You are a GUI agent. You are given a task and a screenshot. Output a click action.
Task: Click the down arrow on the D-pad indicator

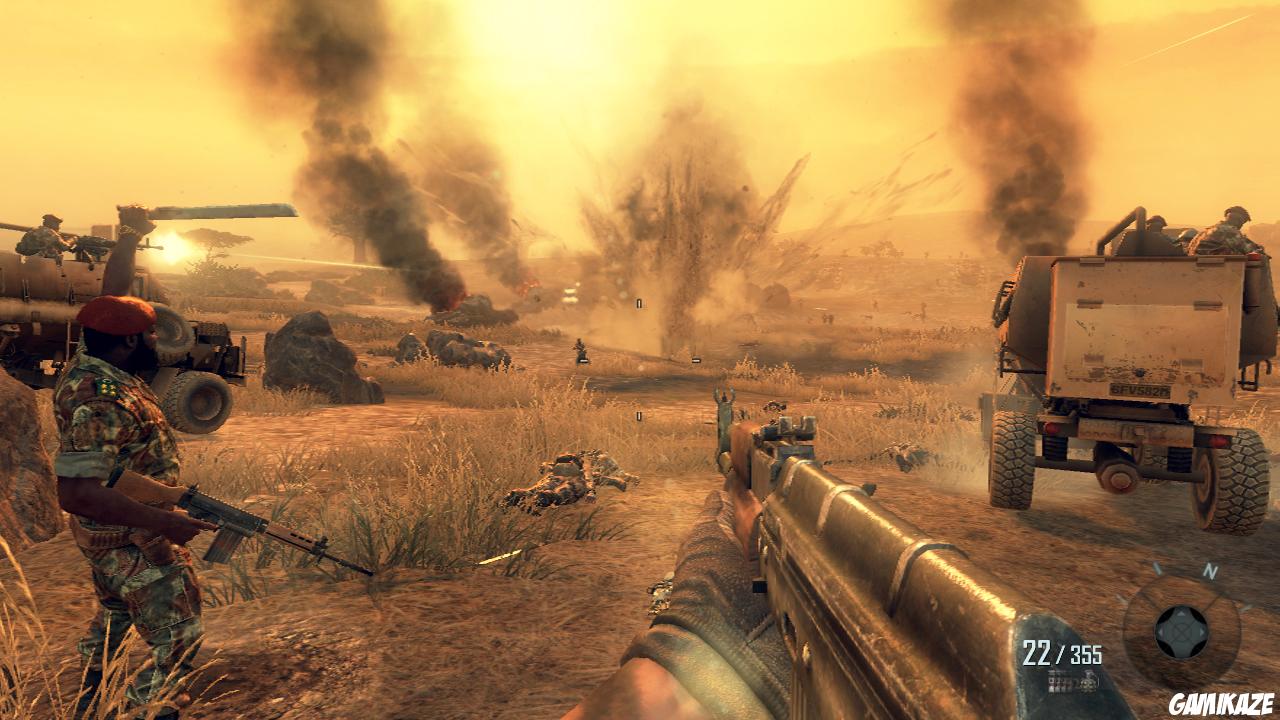click(1183, 651)
